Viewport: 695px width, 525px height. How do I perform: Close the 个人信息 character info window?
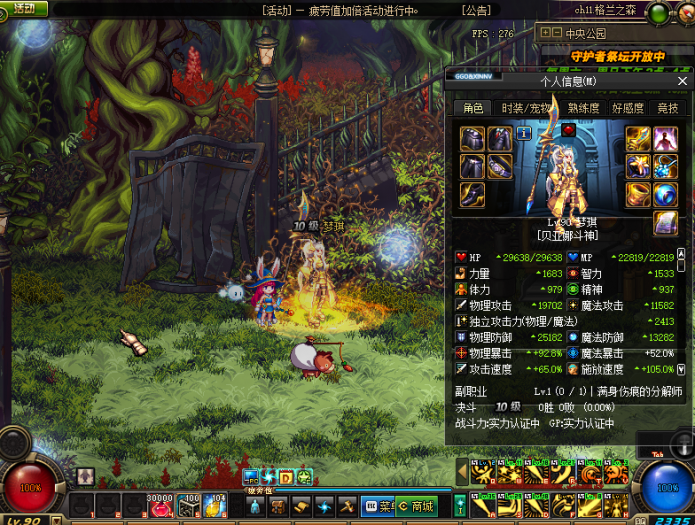[x=683, y=81]
